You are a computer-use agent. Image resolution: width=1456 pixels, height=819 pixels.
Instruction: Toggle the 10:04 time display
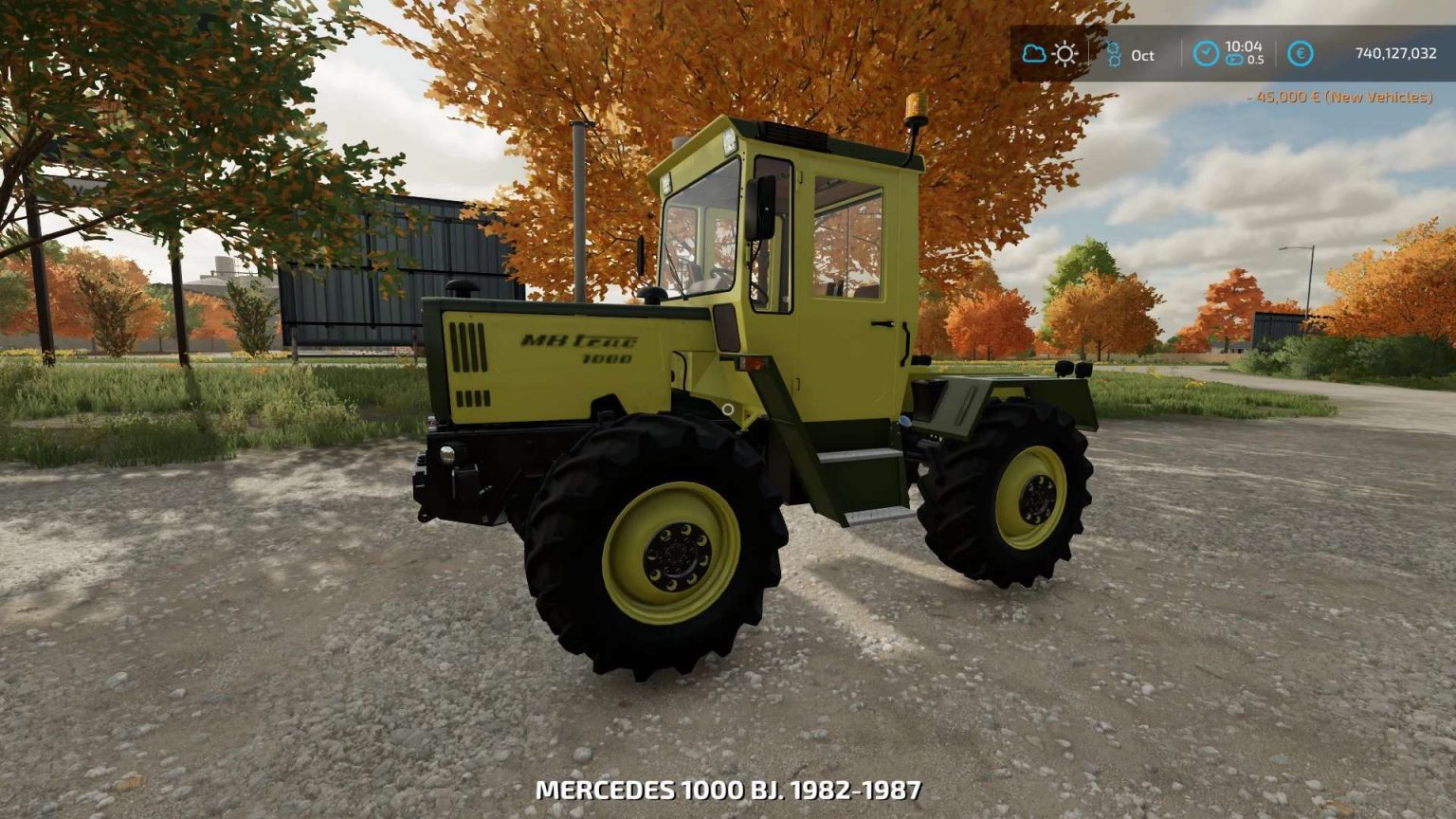coord(1244,47)
